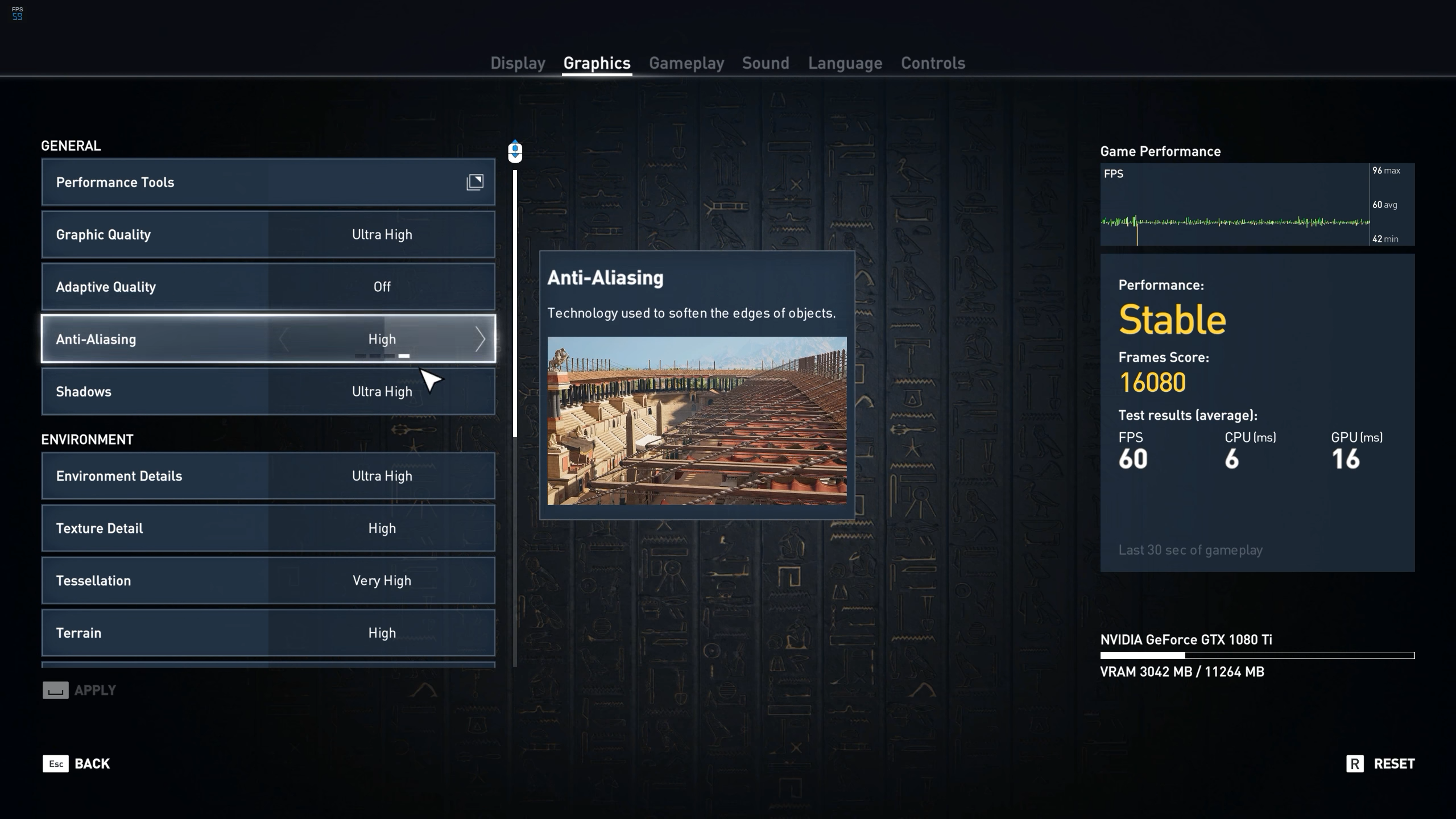Image resolution: width=1456 pixels, height=819 pixels.
Task: Pick the Environment Details setting
Action: 268,476
